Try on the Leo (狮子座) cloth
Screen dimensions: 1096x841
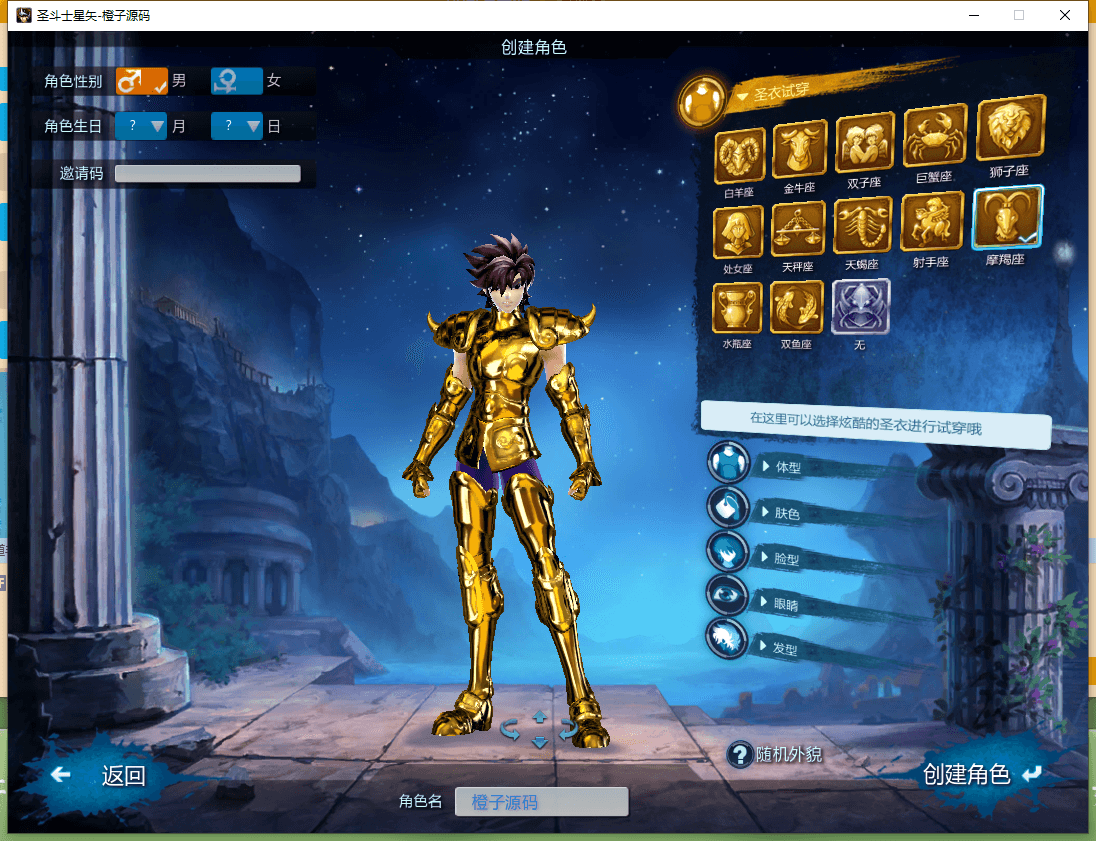[x=1009, y=129]
